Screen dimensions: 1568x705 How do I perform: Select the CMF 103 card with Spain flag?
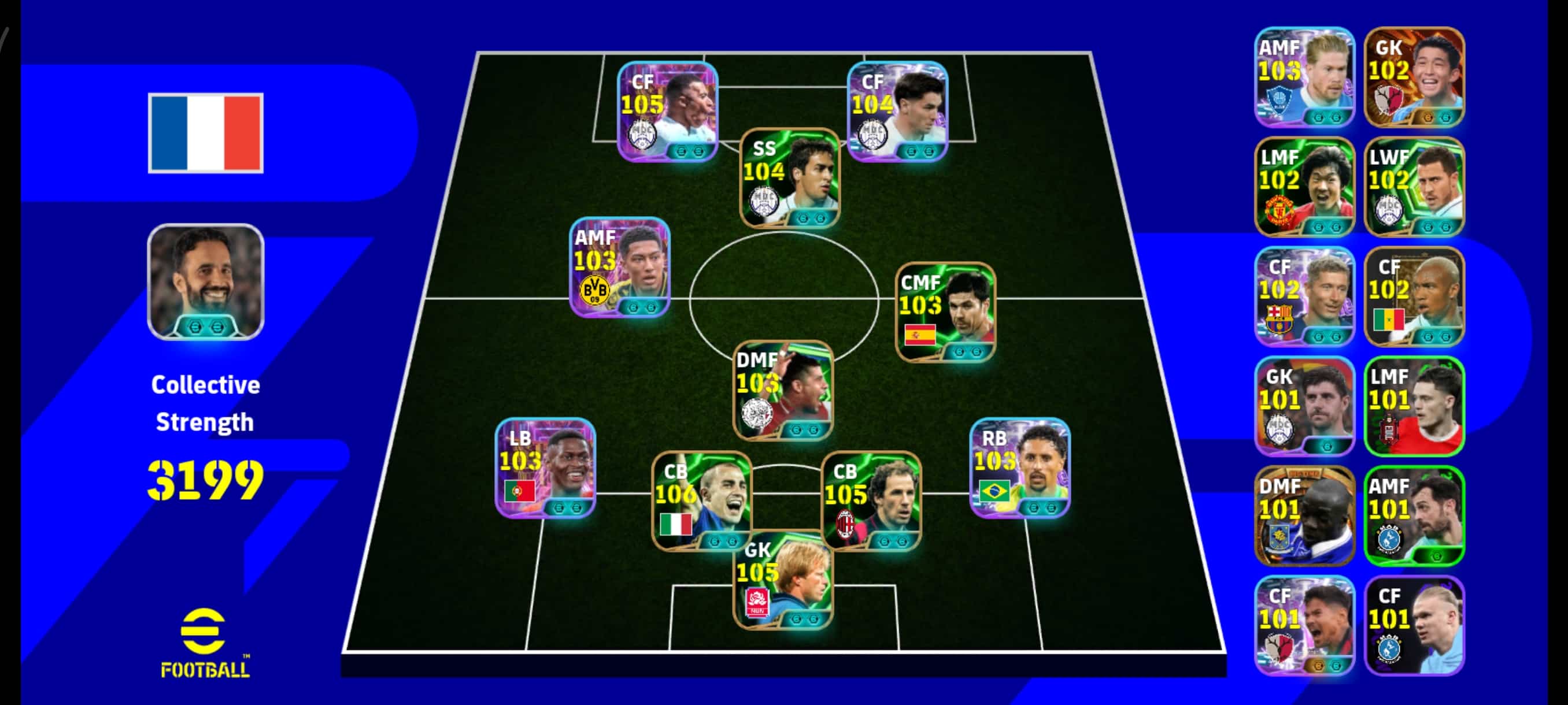(x=945, y=312)
